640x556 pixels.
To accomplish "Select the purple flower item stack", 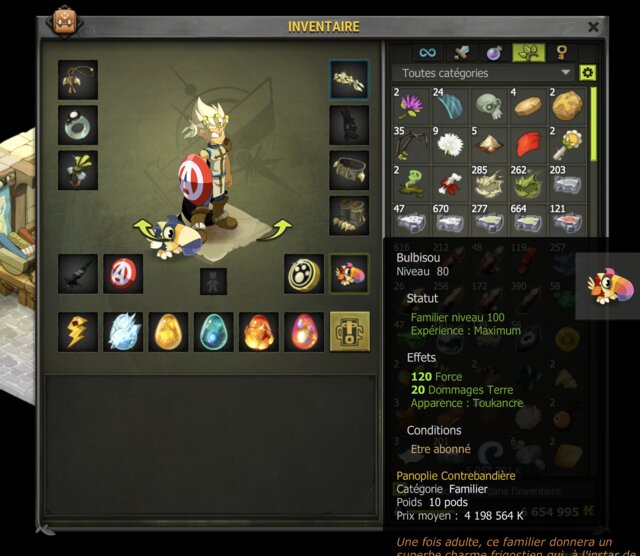I will tap(412, 105).
